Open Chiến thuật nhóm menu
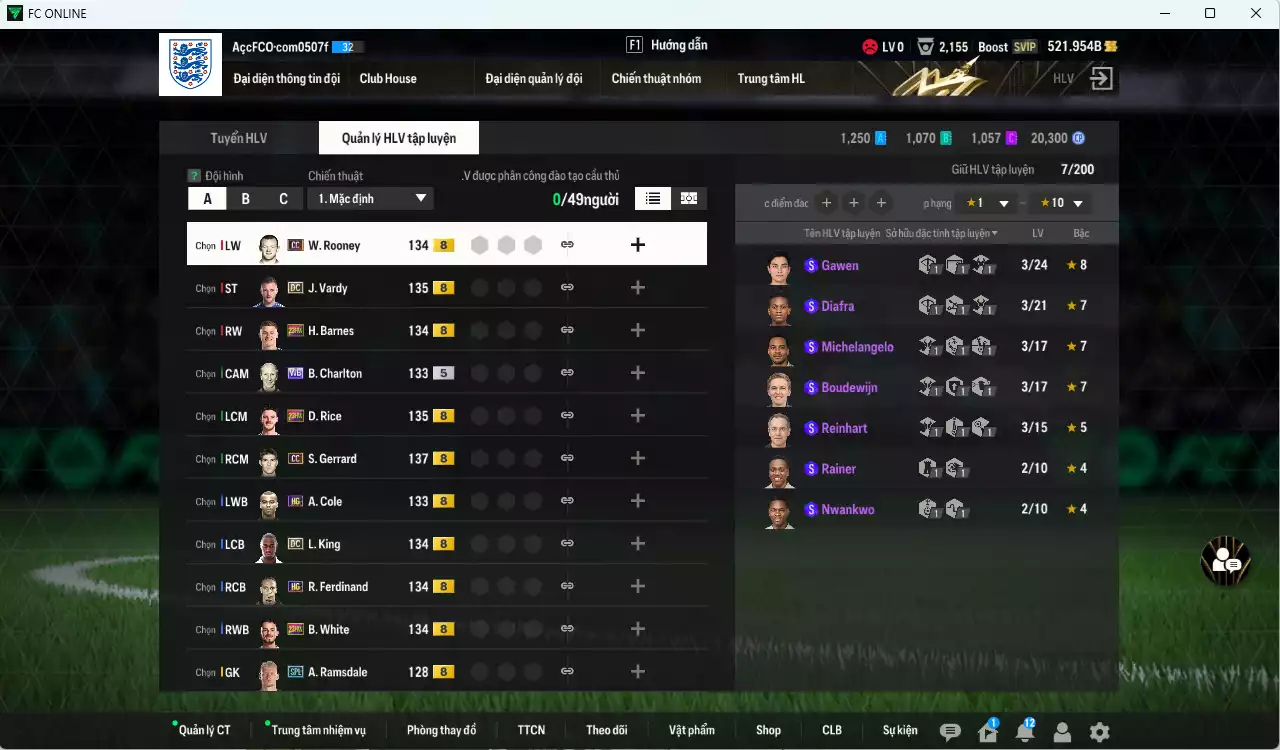This screenshot has height=750, width=1280. point(656,78)
